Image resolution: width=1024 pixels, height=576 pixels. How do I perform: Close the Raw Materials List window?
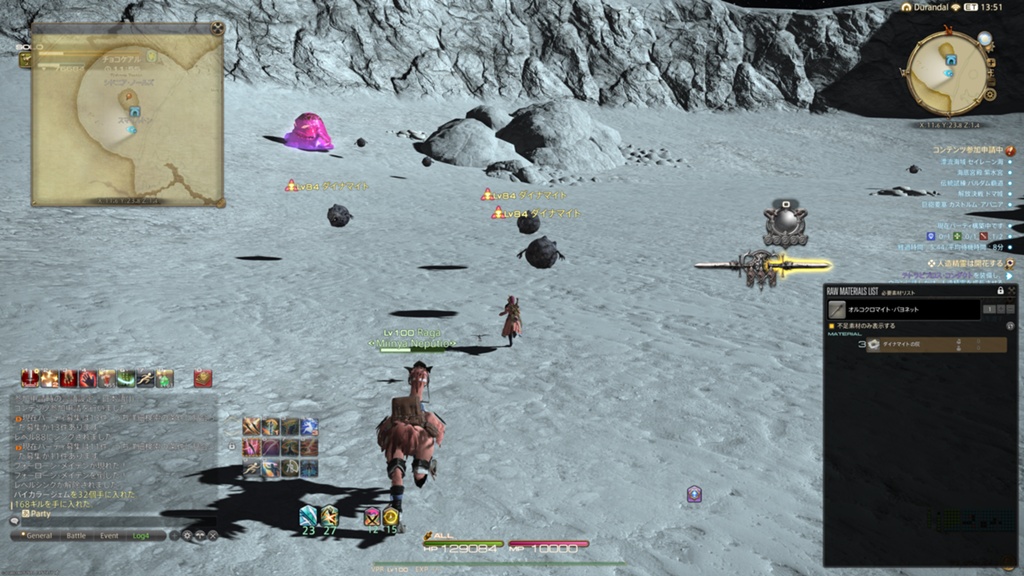point(1012,291)
